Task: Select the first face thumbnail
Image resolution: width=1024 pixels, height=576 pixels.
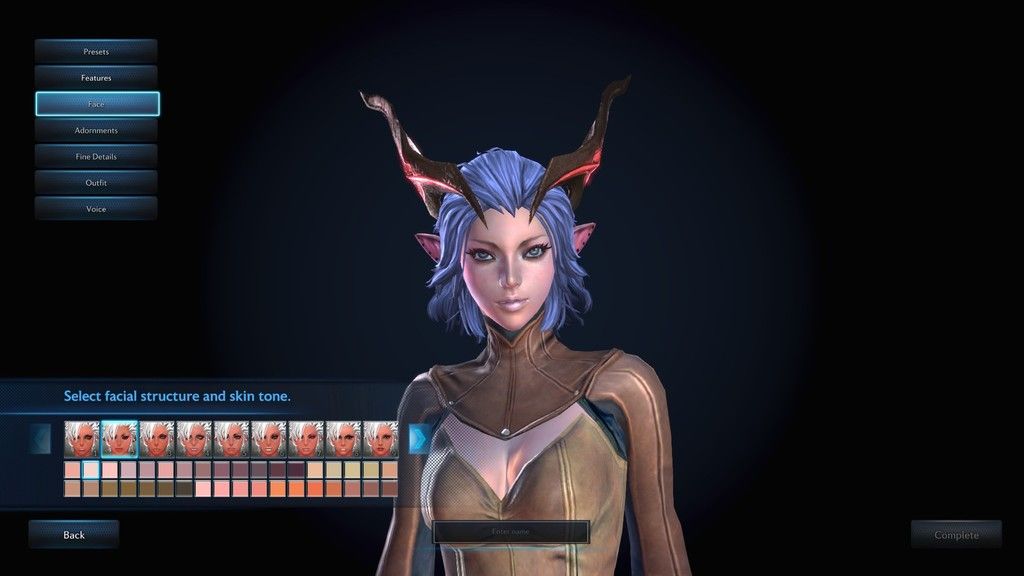Action: (x=81, y=438)
